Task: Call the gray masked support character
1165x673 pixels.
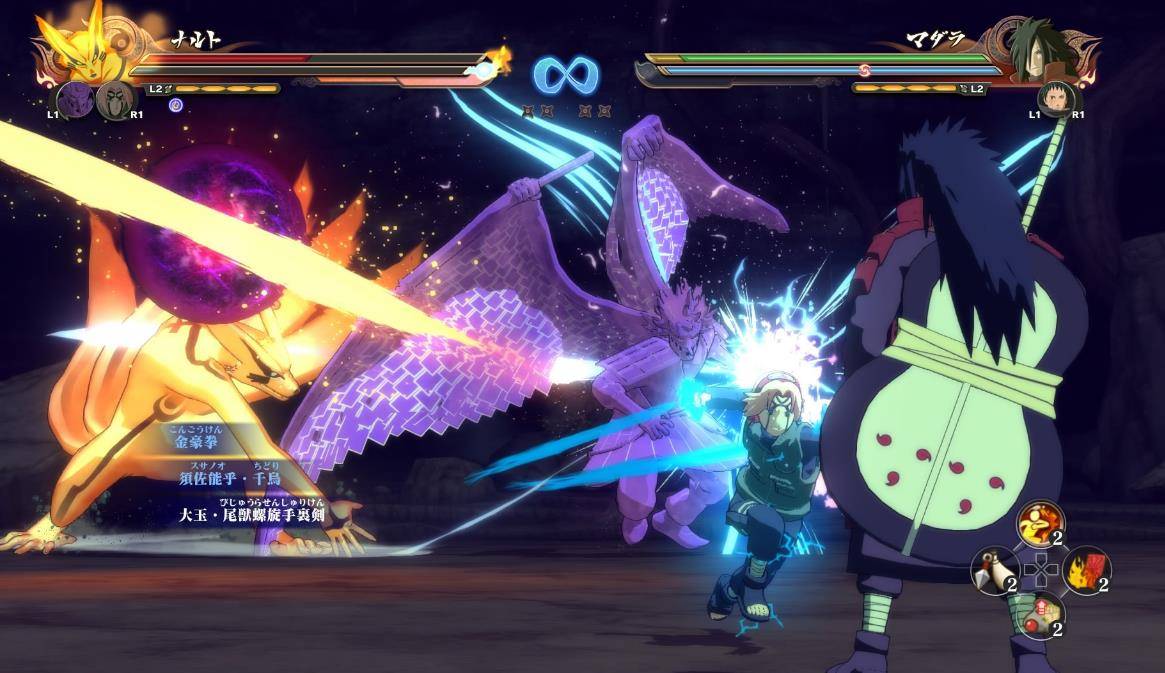Action: (114, 100)
